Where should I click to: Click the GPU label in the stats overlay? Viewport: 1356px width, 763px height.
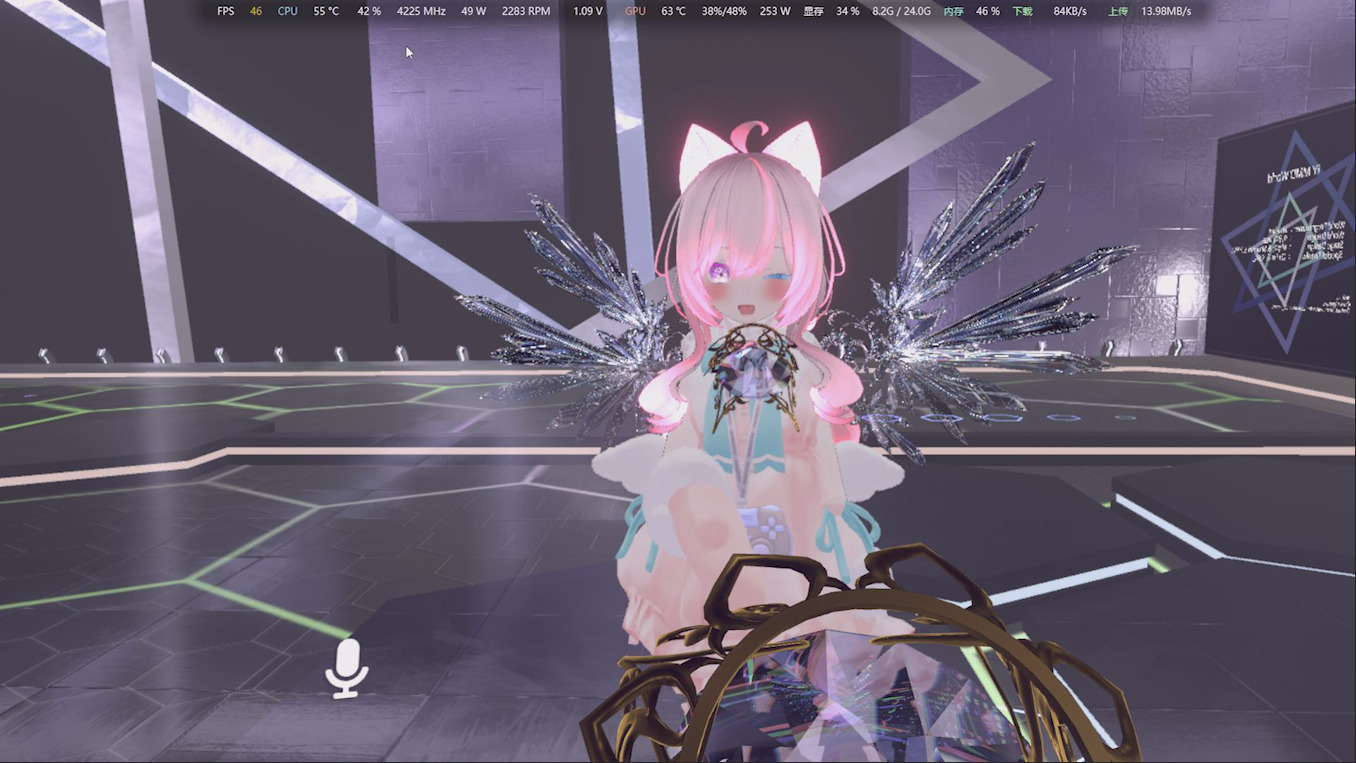[633, 11]
